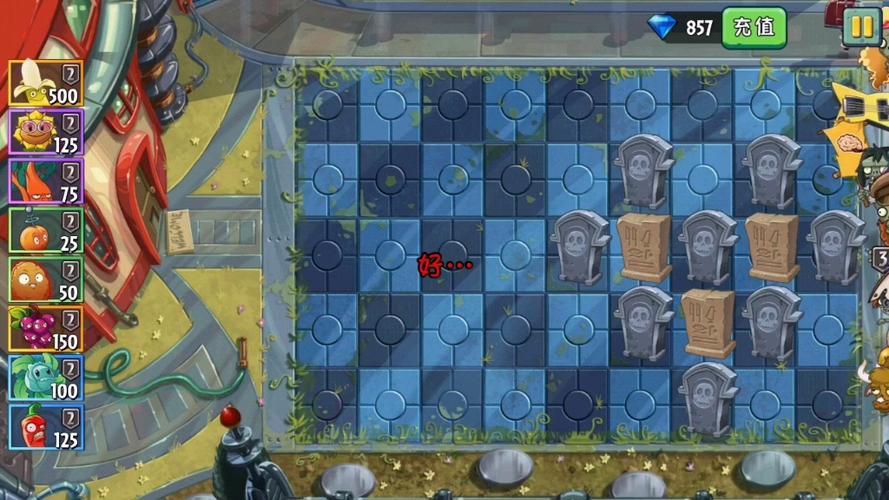Choose the sunflower seed packet with sunglasses

(46, 133)
